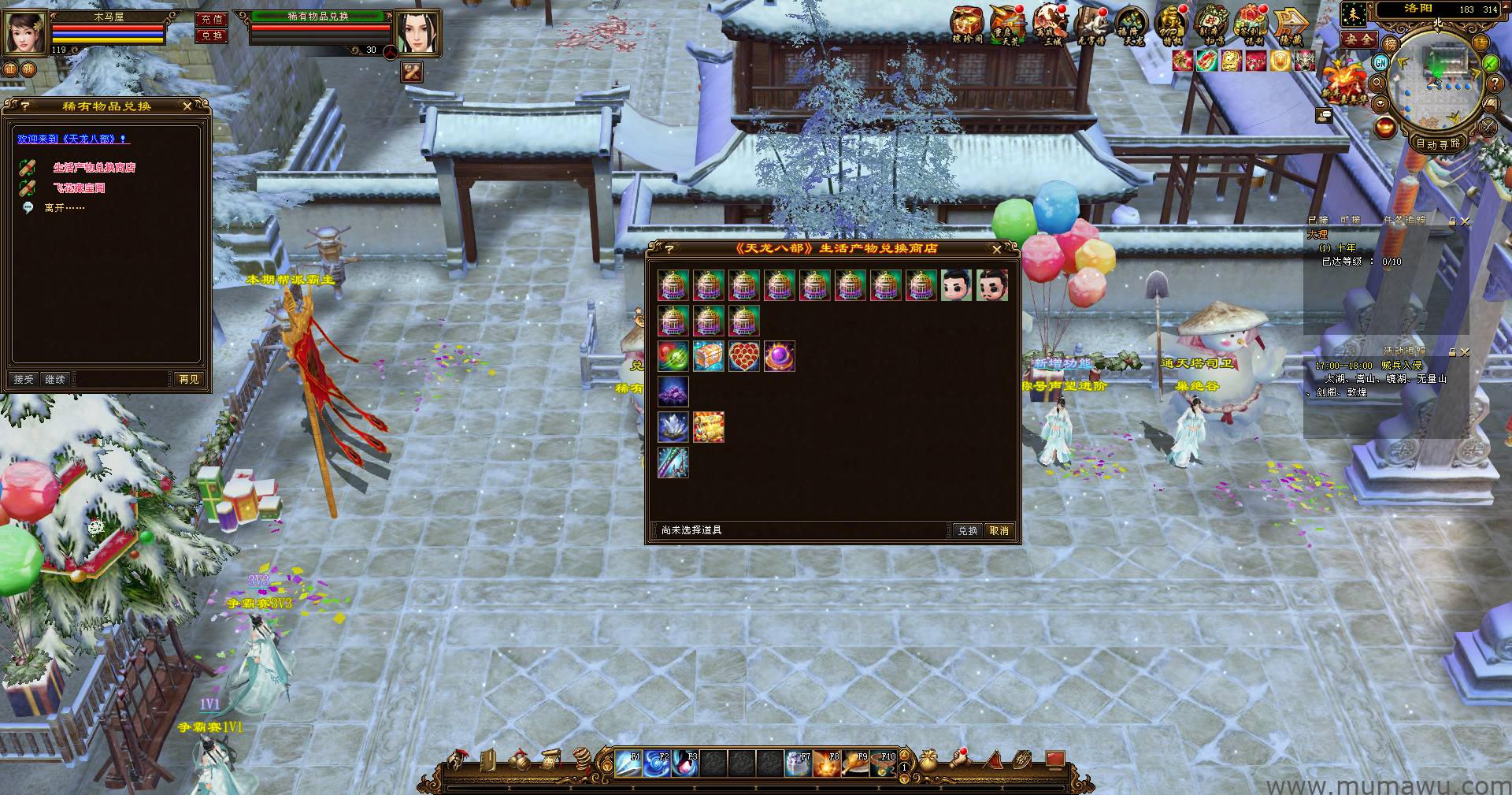The width and height of the screenshot is (1512, 795).
Task: Select the purple orb shop item
Action: click(x=780, y=356)
